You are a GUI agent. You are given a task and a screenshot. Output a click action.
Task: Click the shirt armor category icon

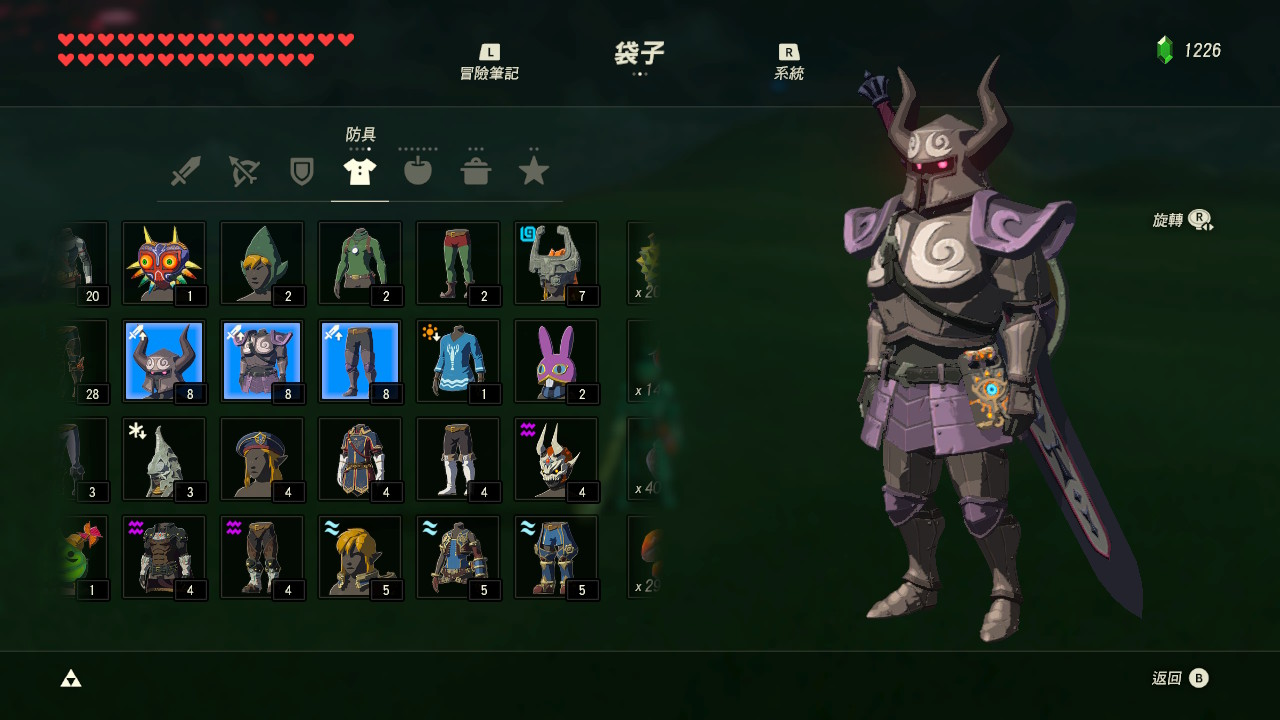pyautogui.click(x=359, y=170)
